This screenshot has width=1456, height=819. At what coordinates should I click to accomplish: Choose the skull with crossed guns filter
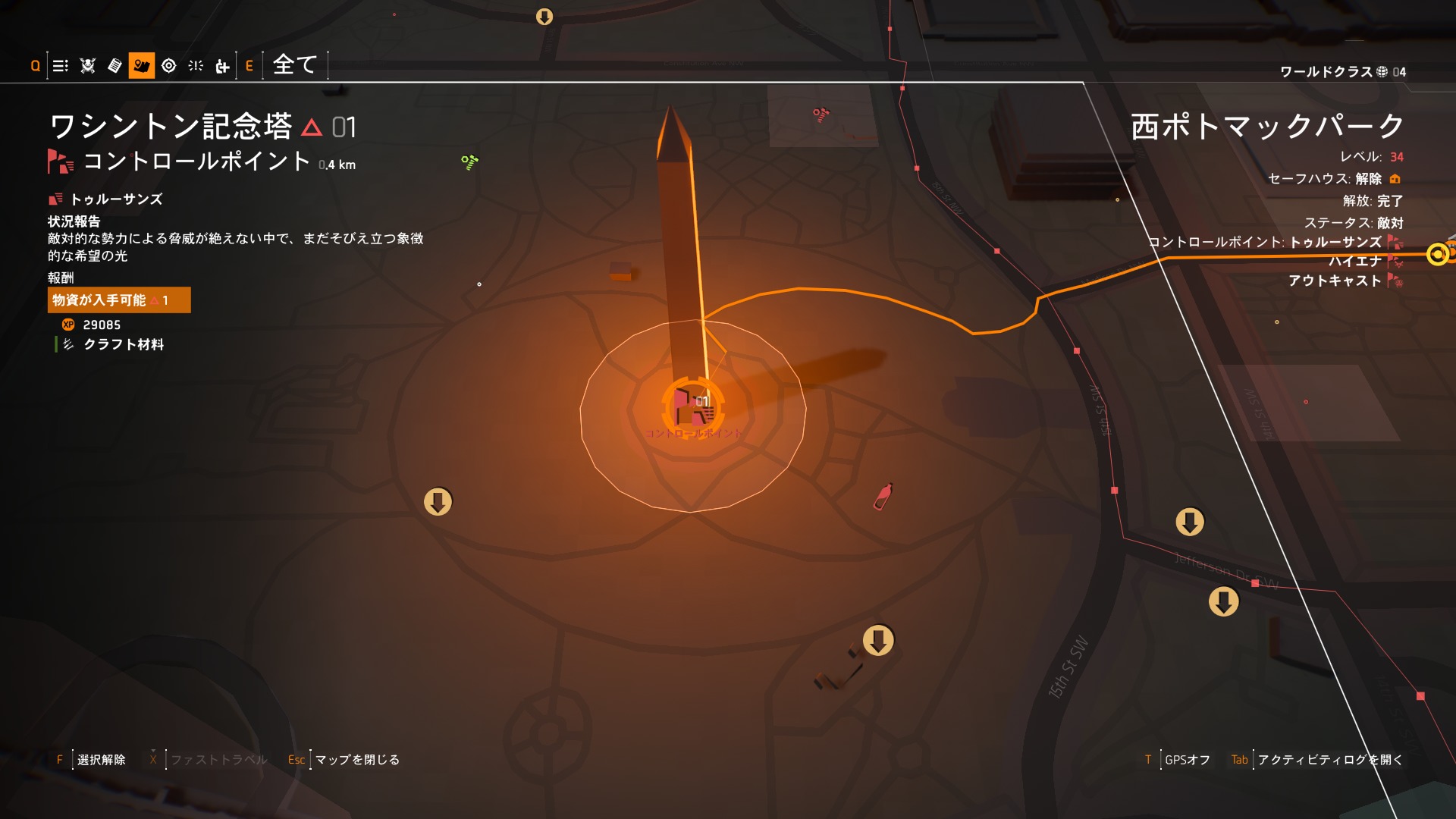pos(88,66)
